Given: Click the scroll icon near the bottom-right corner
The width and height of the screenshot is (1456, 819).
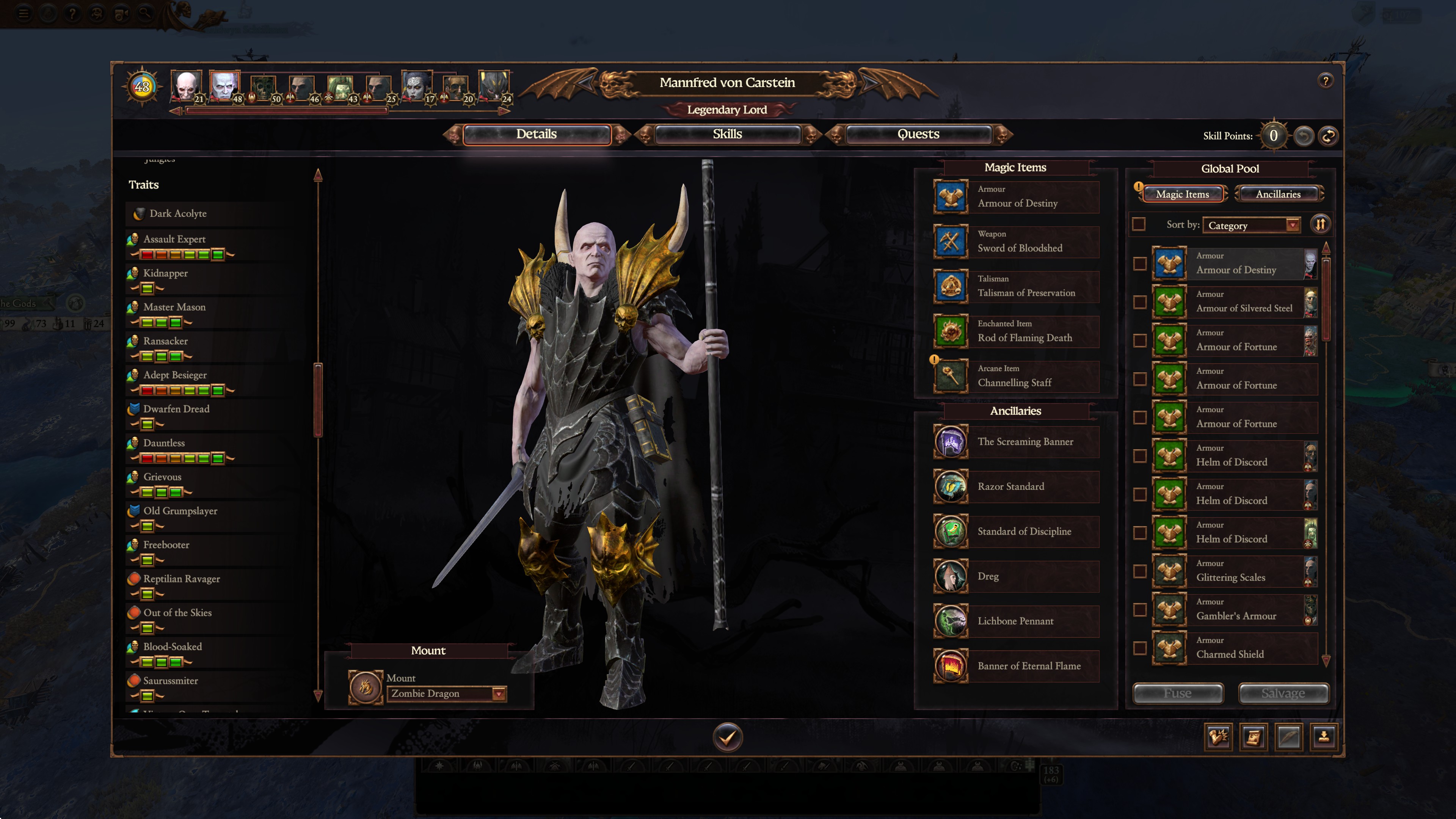Looking at the screenshot, I should [1254, 737].
